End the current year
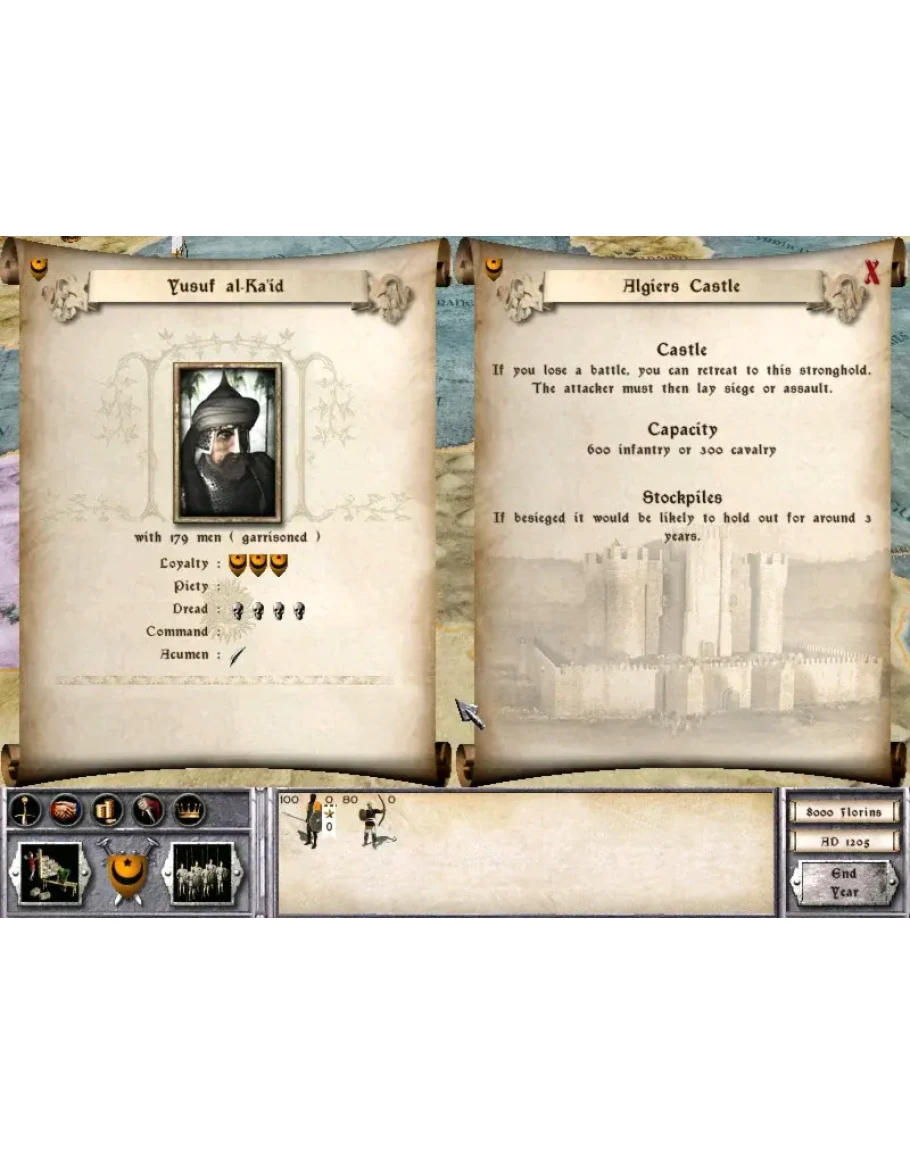The width and height of the screenshot is (910, 1155). pos(843,882)
